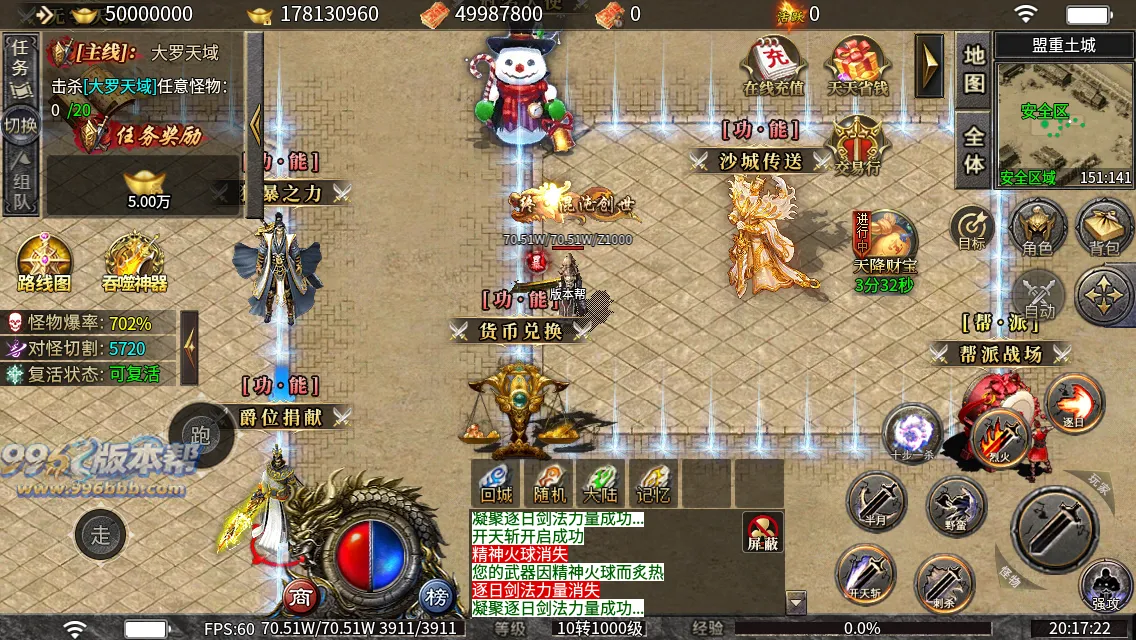Use the 逐日 skill
This screenshot has height=640, width=1136.
[1074, 402]
